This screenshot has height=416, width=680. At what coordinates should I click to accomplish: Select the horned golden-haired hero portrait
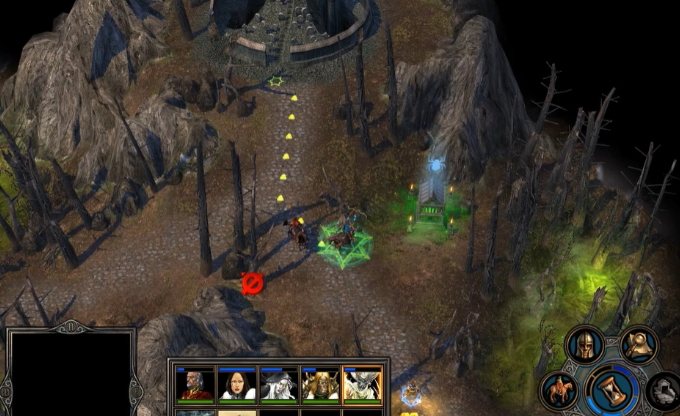tap(320, 384)
